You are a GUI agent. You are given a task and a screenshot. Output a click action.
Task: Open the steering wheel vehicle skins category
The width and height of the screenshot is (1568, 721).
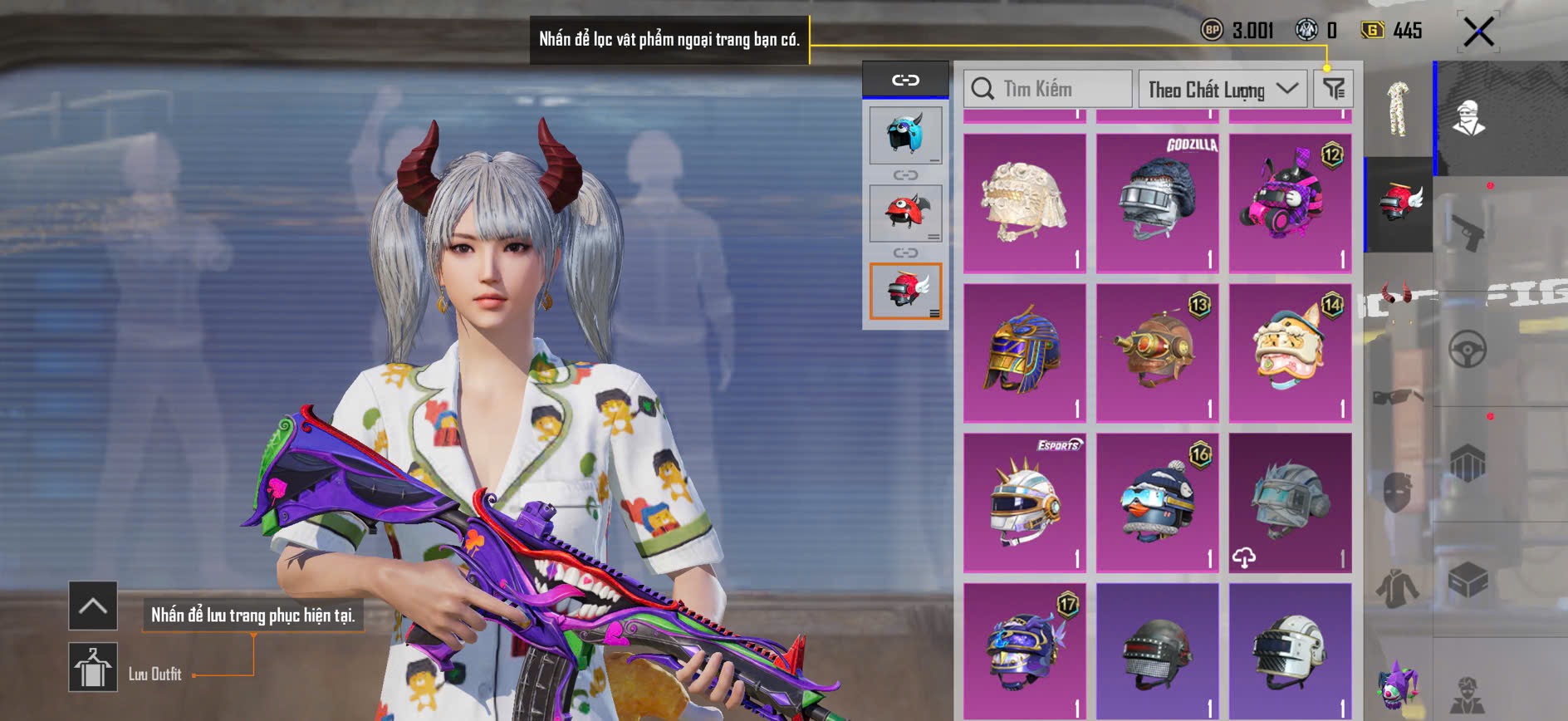tap(1468, 349)
